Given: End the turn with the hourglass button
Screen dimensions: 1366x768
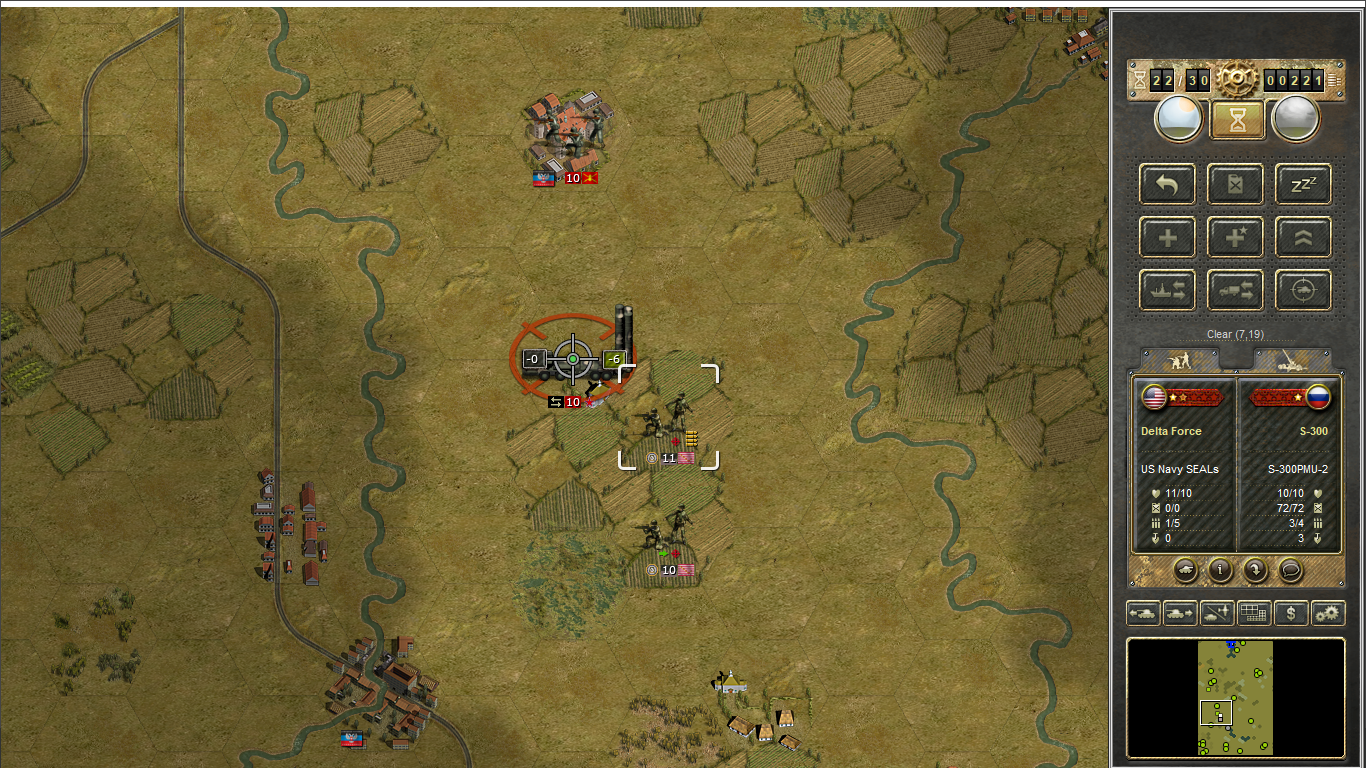Looking at the screenshot, I should coord(1237,119).
